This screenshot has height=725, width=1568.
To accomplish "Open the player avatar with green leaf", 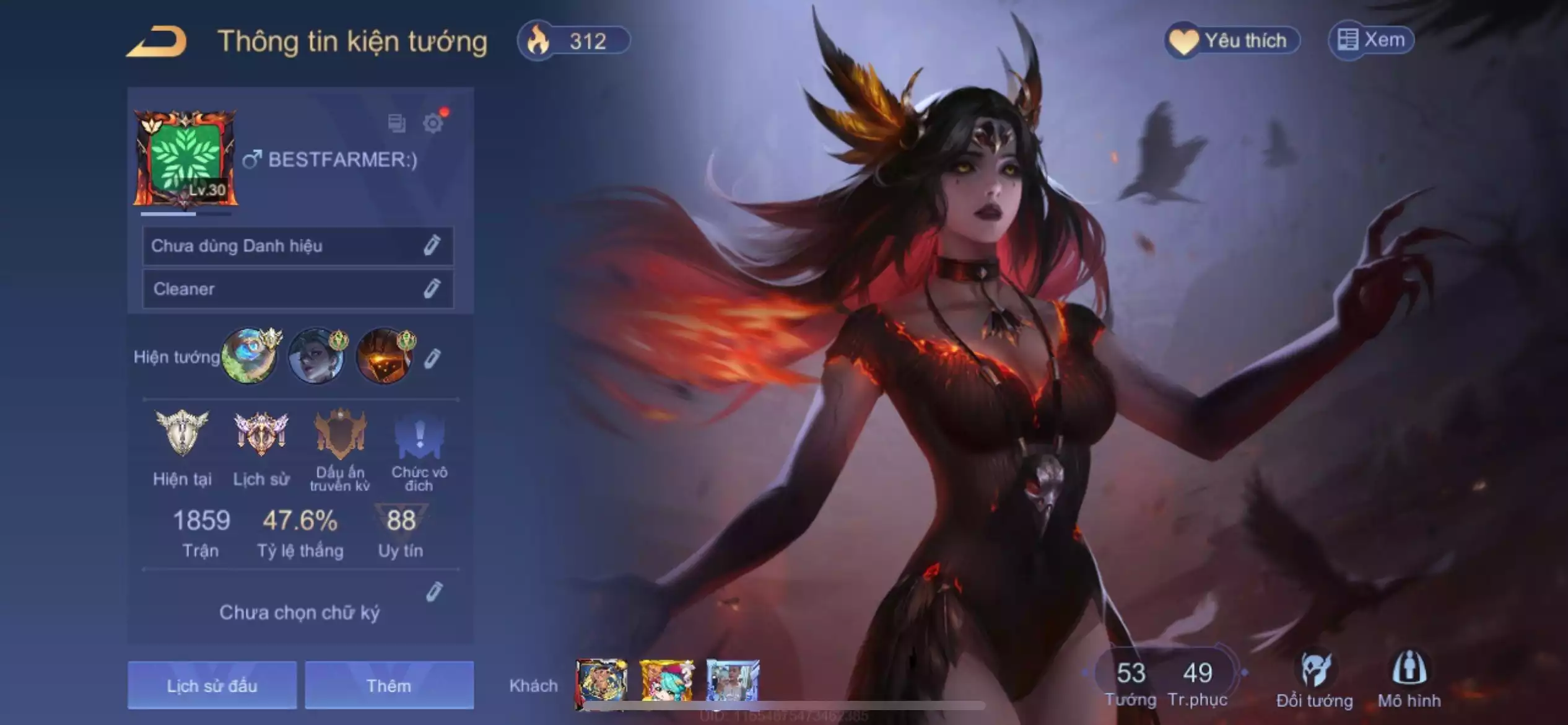I will pyautogui.click(x=185, y=159).
